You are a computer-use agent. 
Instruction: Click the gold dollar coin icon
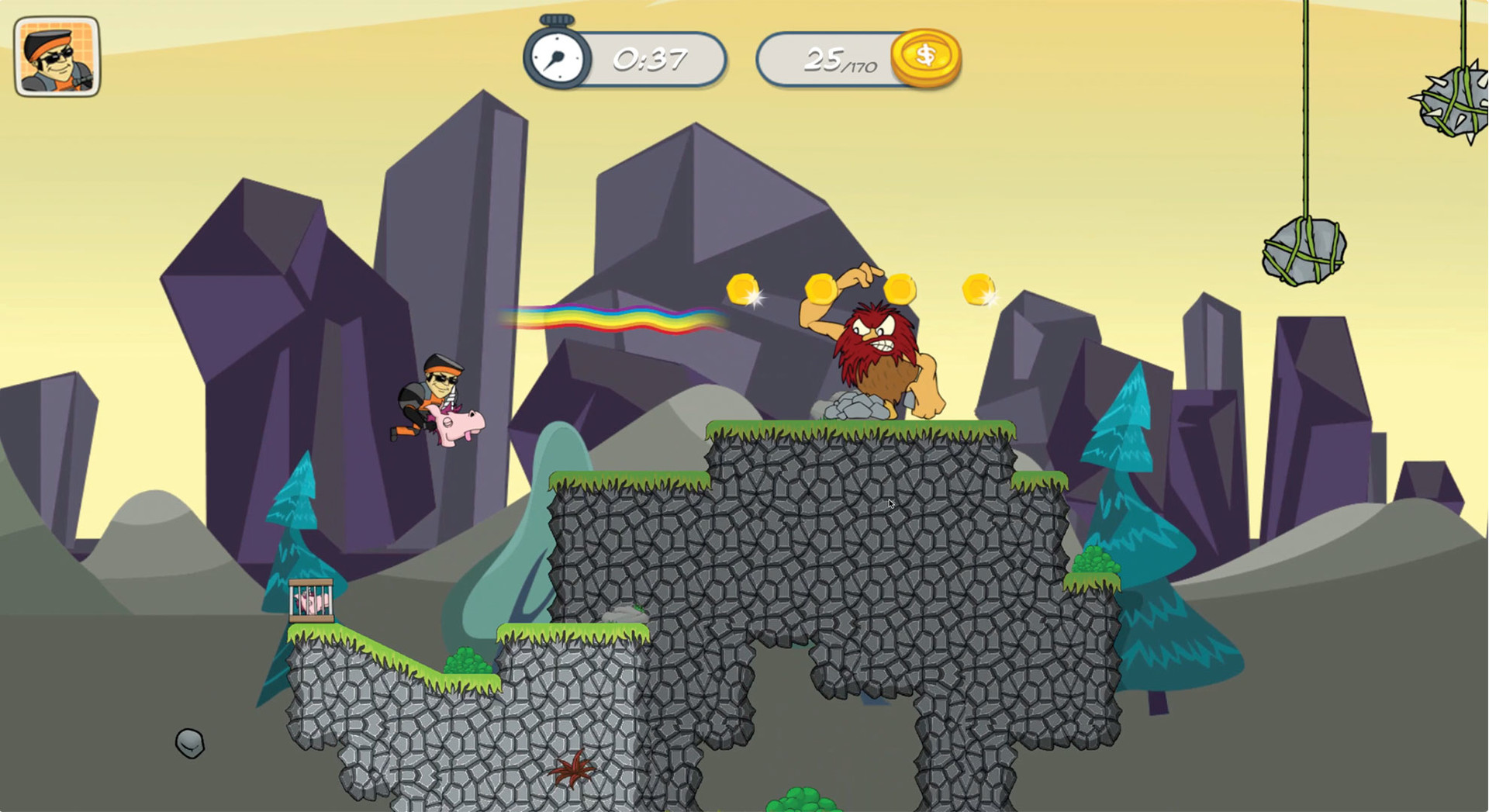tap(928, 55)
